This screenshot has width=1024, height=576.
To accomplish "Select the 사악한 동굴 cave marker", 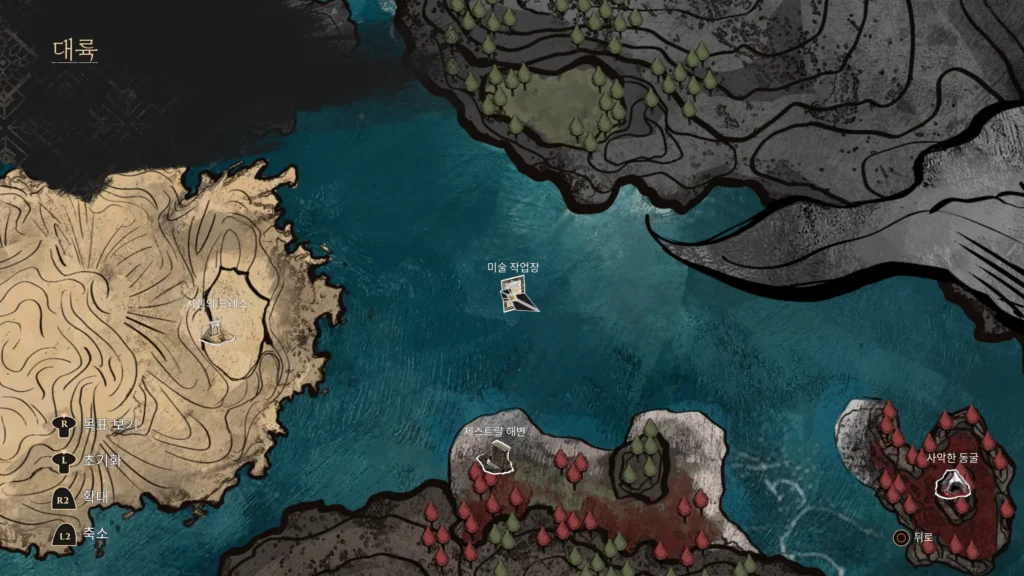I will (x=952, y=485).
